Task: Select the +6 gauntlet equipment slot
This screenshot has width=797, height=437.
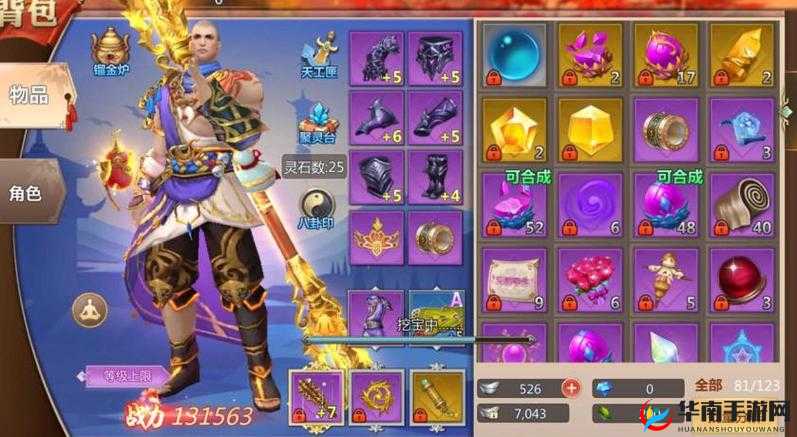Action: click(x=377, y=118)
